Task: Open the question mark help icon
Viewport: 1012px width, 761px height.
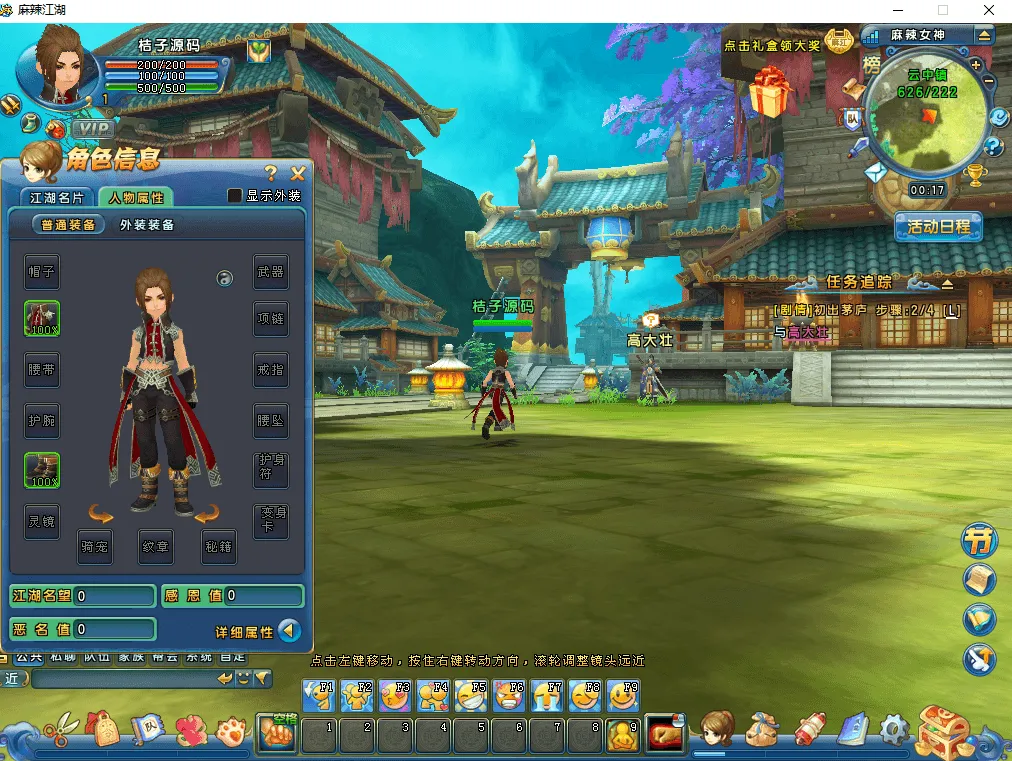Action: click(993, 147)
